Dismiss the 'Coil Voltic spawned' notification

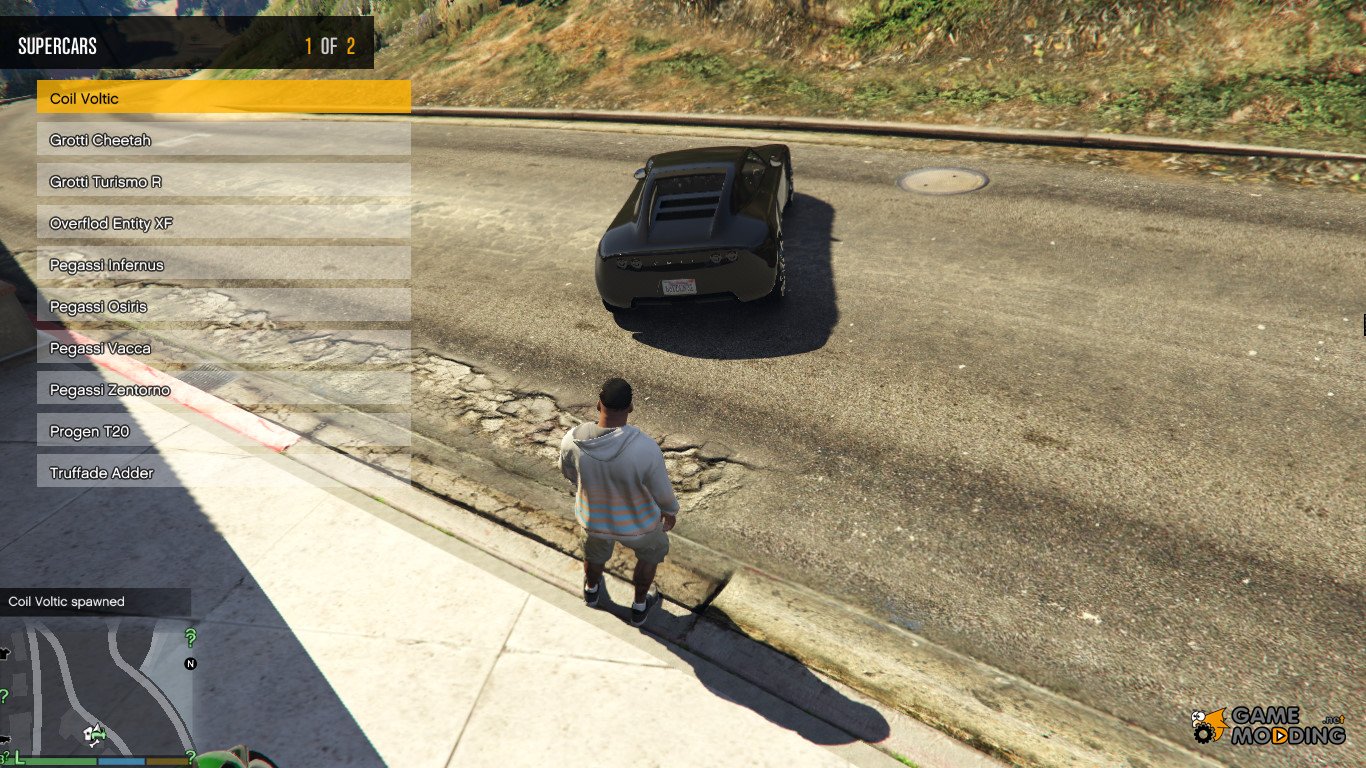point(65,601)
